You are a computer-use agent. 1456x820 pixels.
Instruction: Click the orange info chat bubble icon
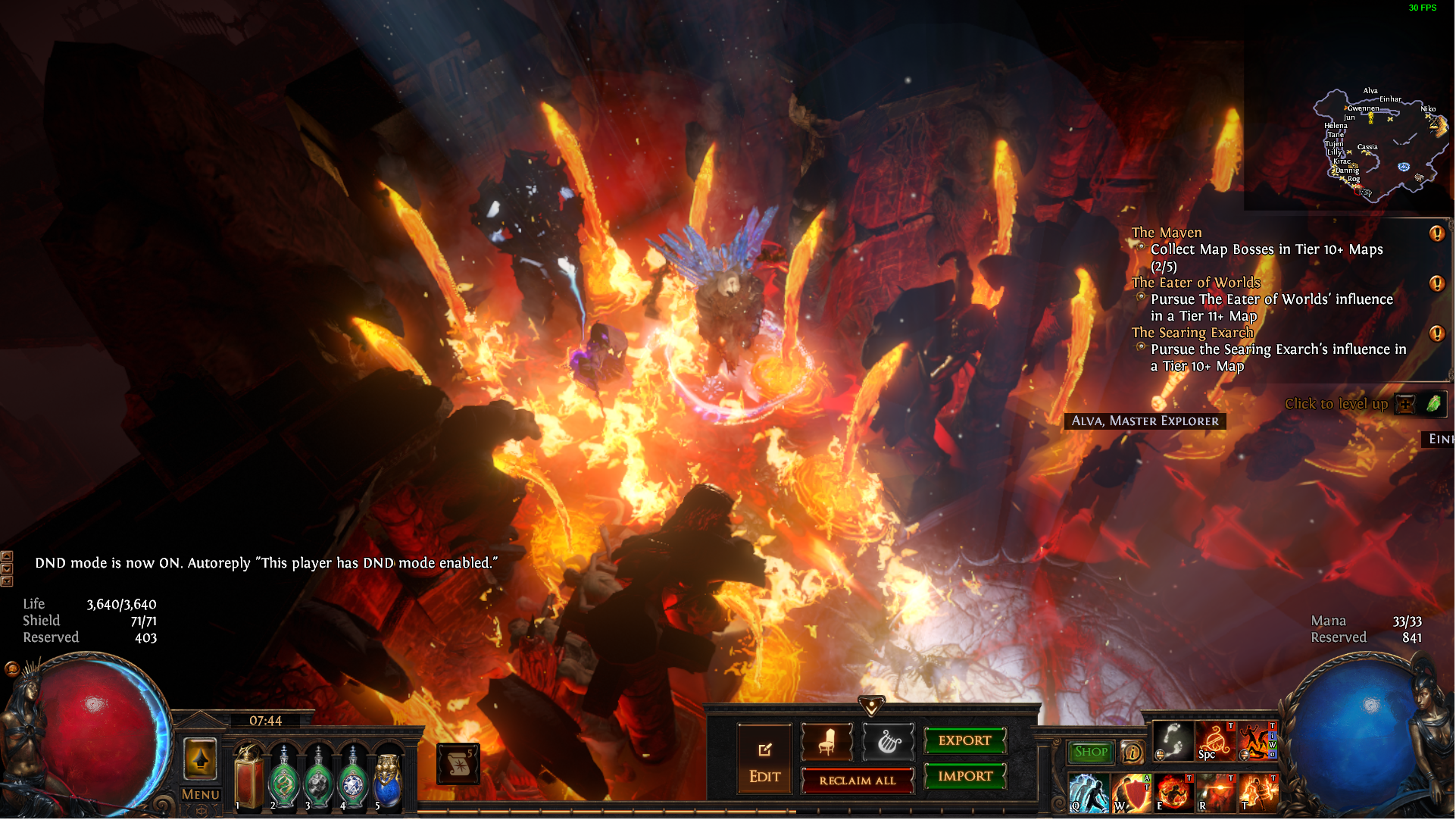pyautogui.click(x=1132, y=752)
